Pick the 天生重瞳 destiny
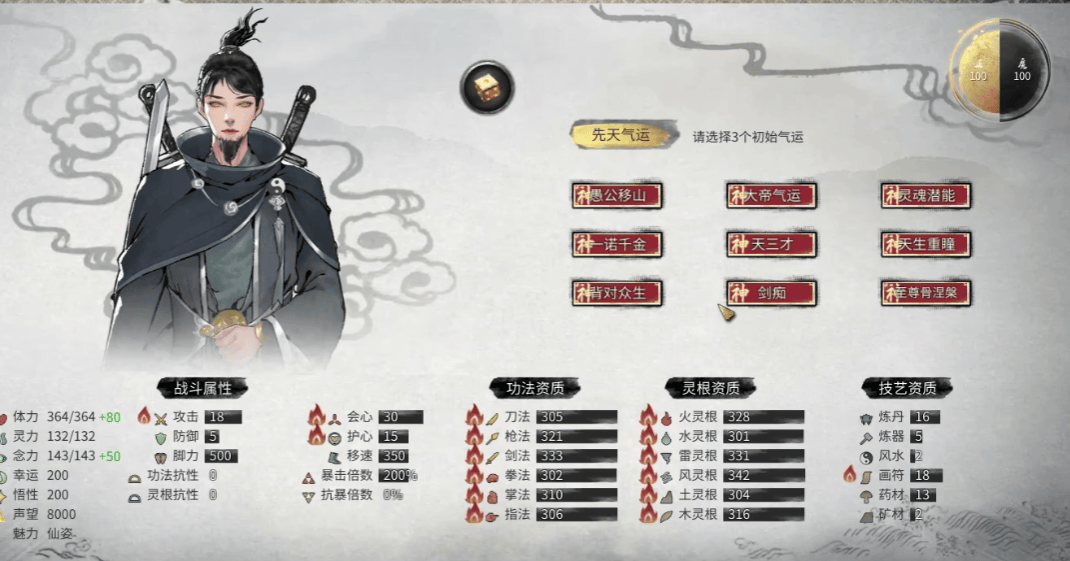Screen dimensions: 1070x561 coord(926,244)
